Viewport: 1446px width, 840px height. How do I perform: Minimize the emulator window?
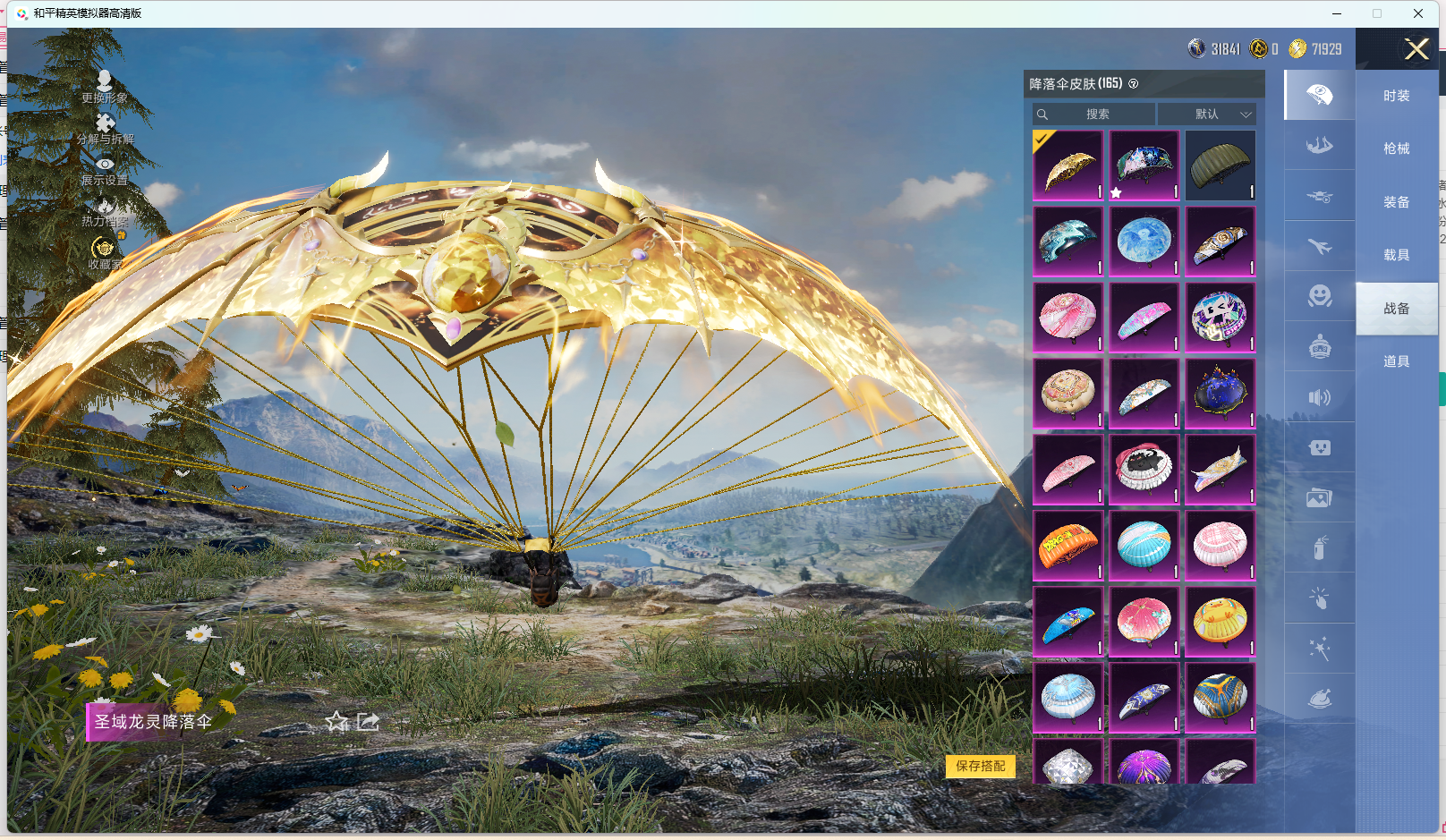pyautogui.click(x=1337, y=13)
